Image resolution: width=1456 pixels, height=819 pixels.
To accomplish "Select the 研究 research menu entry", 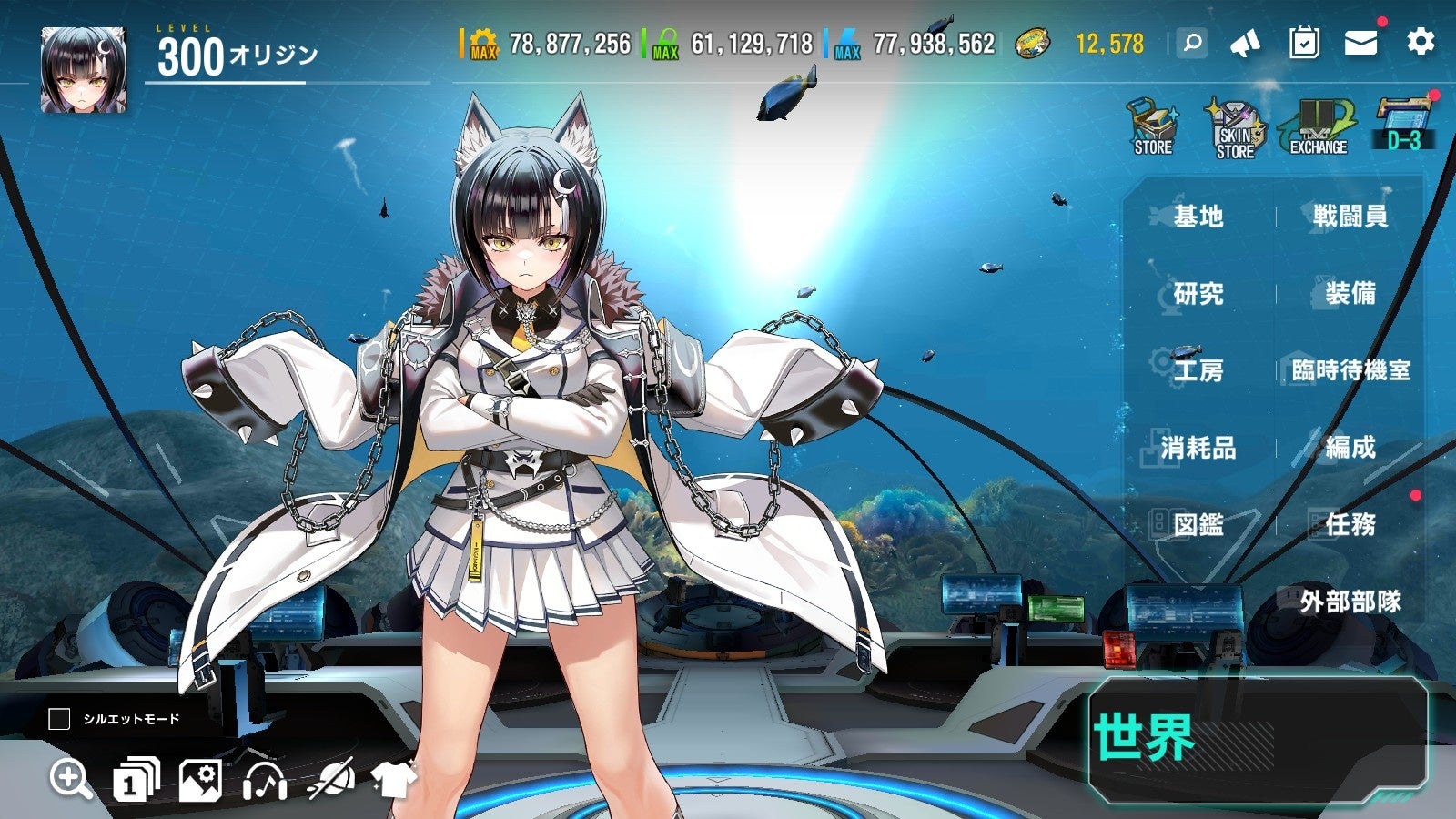I will pos(1198,294).
